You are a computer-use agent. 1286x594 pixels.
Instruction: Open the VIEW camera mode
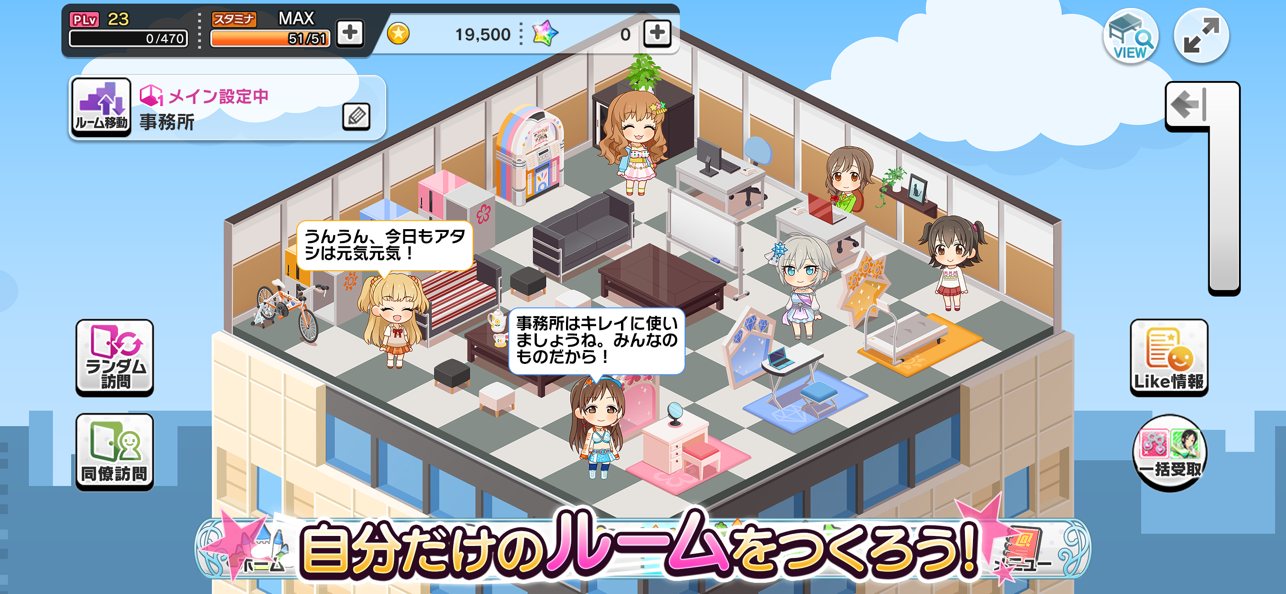[1130, 37]
